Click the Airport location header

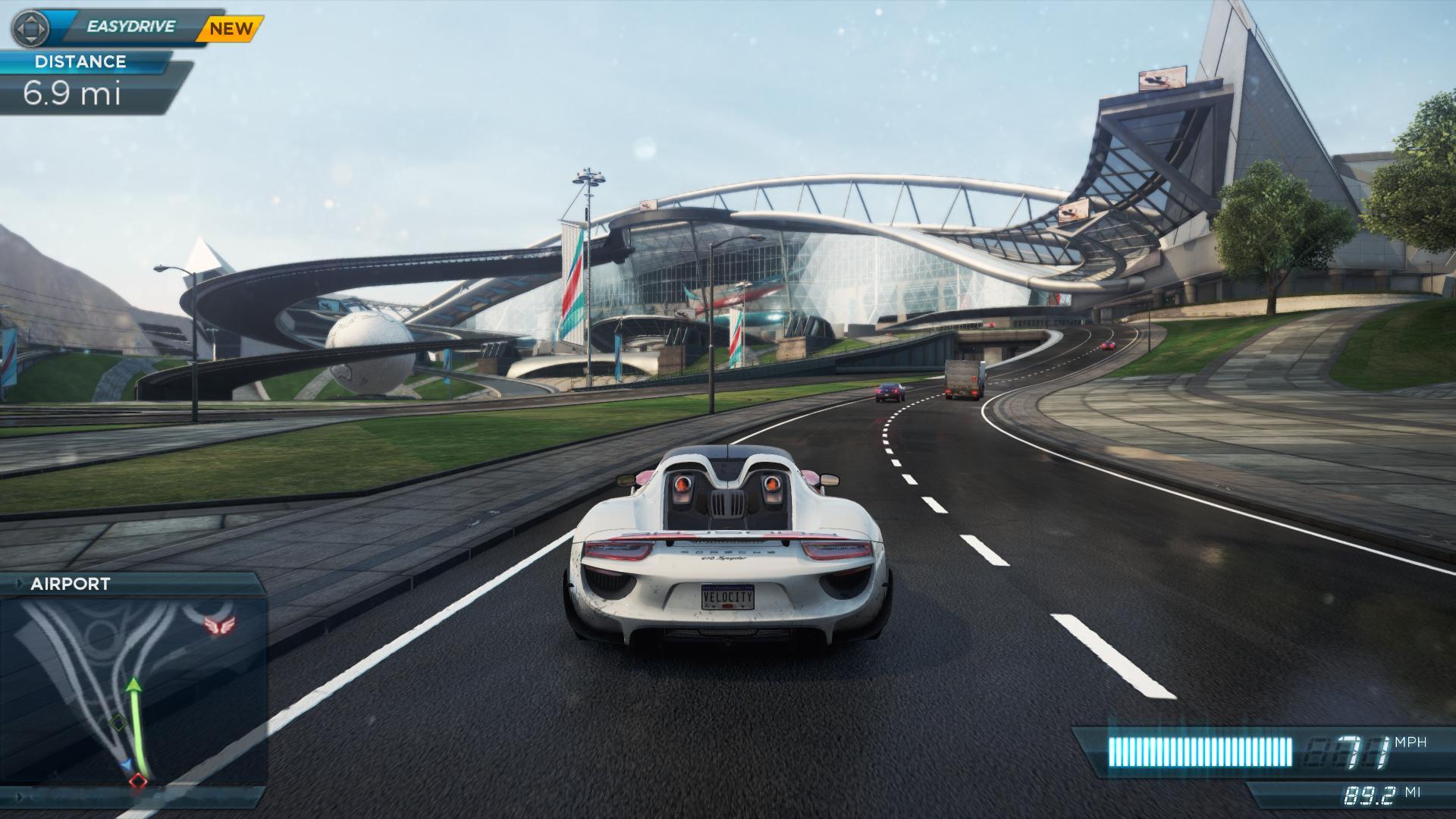click(x=71, y=584)
